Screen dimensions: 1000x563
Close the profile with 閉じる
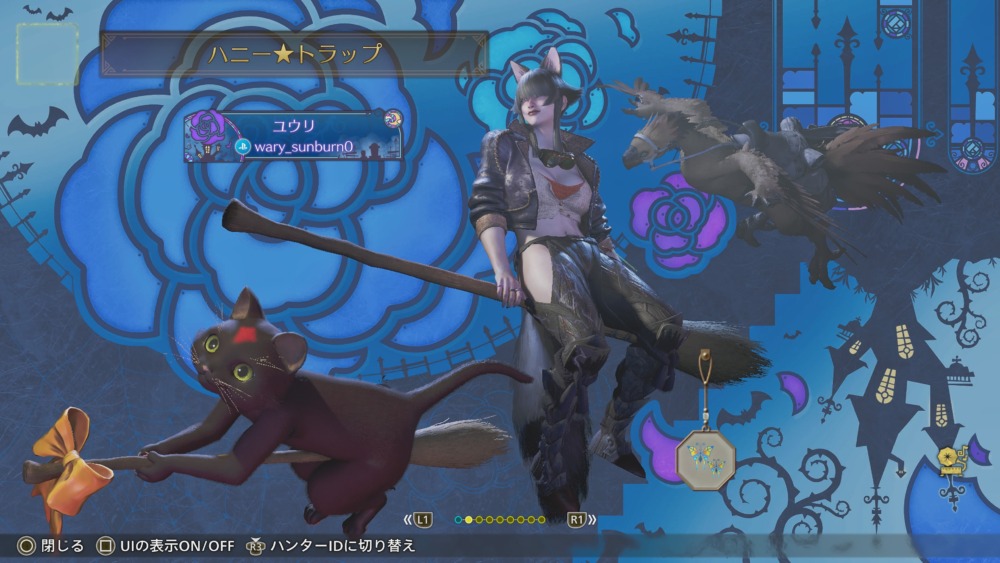(x=50, y=546)
